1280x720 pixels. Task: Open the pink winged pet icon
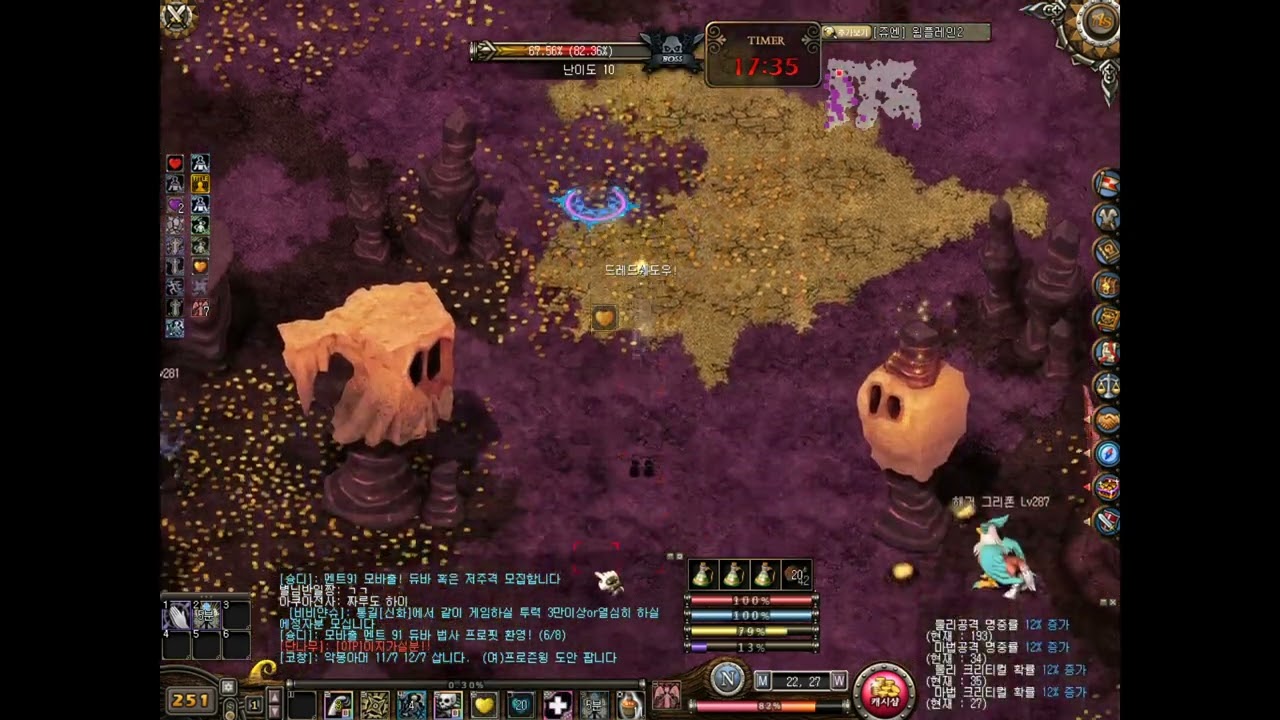click(x=666, y=695)
